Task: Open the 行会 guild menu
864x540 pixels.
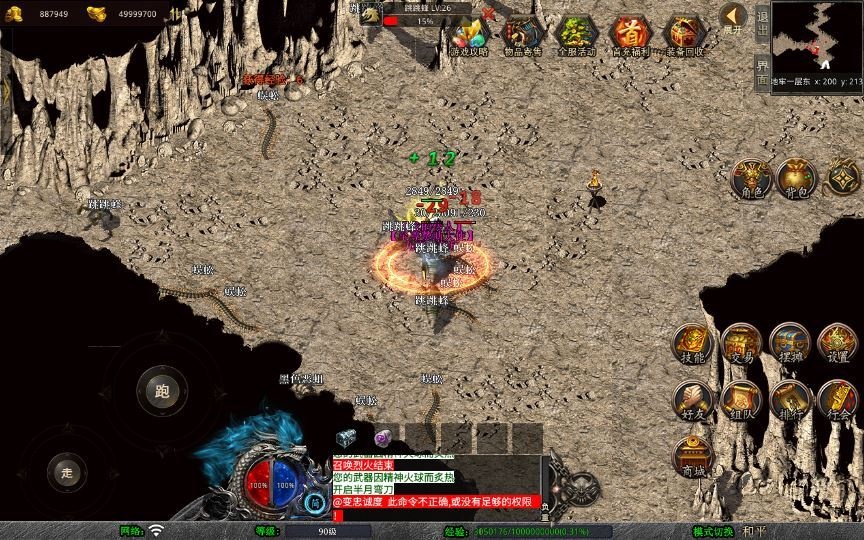Action: [x=838, y=399]
